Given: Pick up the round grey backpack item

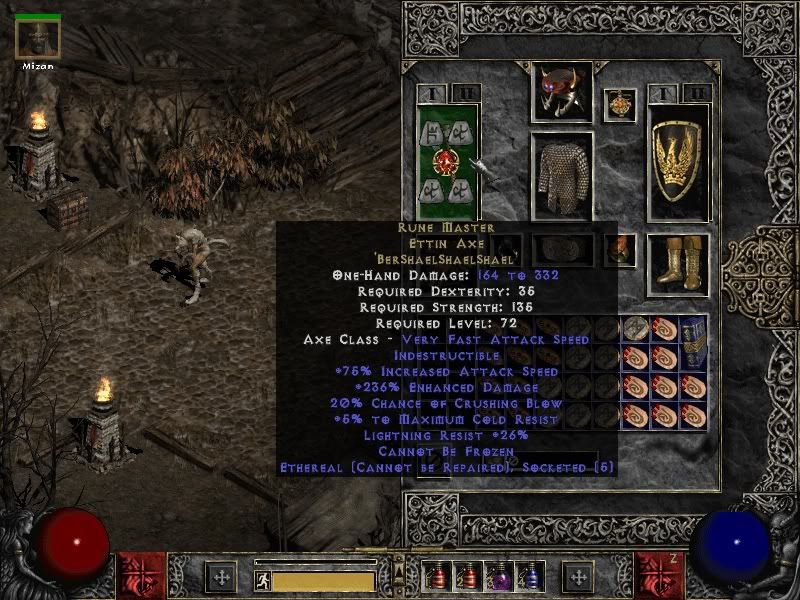Looking at the screenshot, I should tap(635, 327).
